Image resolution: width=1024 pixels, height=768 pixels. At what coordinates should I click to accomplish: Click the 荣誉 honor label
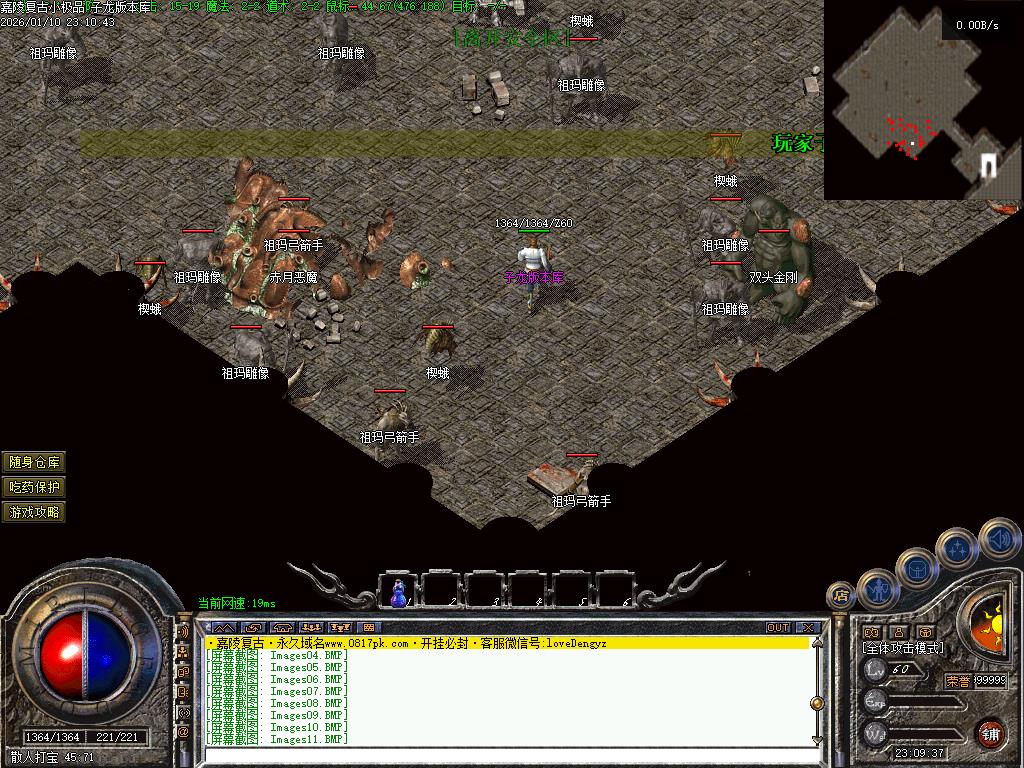click(x=957, y=681)
